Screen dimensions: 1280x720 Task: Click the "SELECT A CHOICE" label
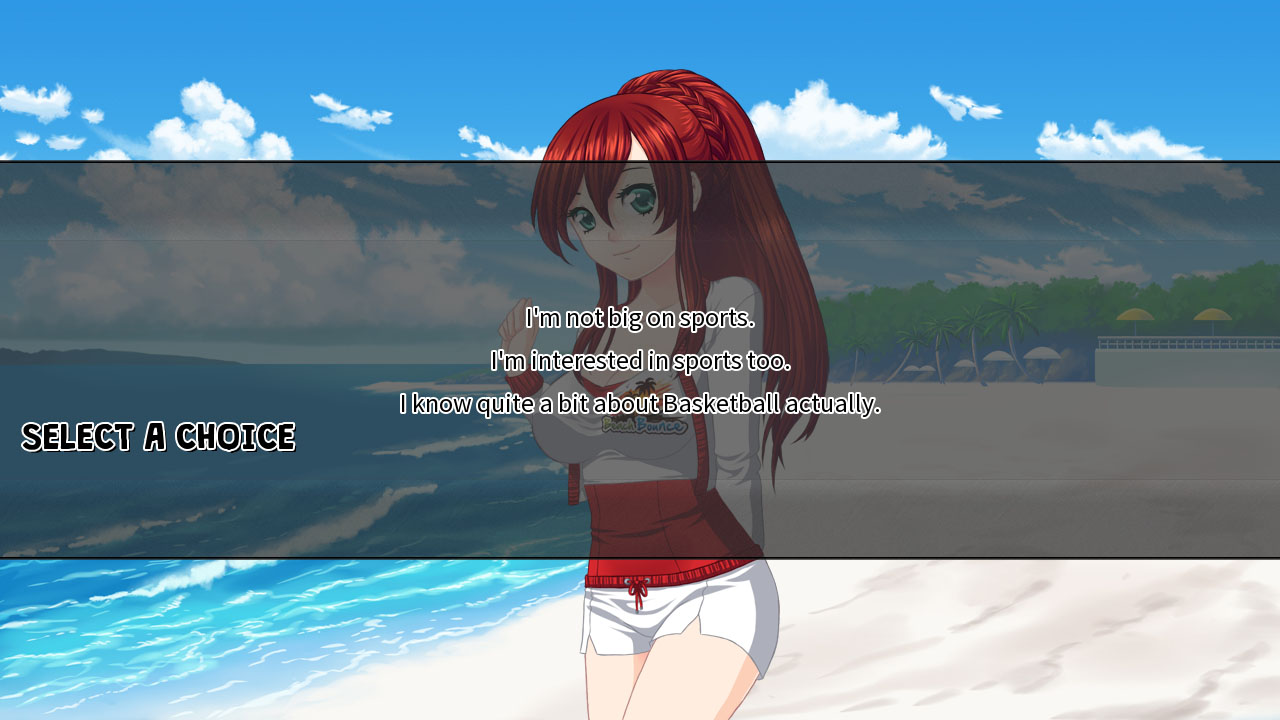160,437
